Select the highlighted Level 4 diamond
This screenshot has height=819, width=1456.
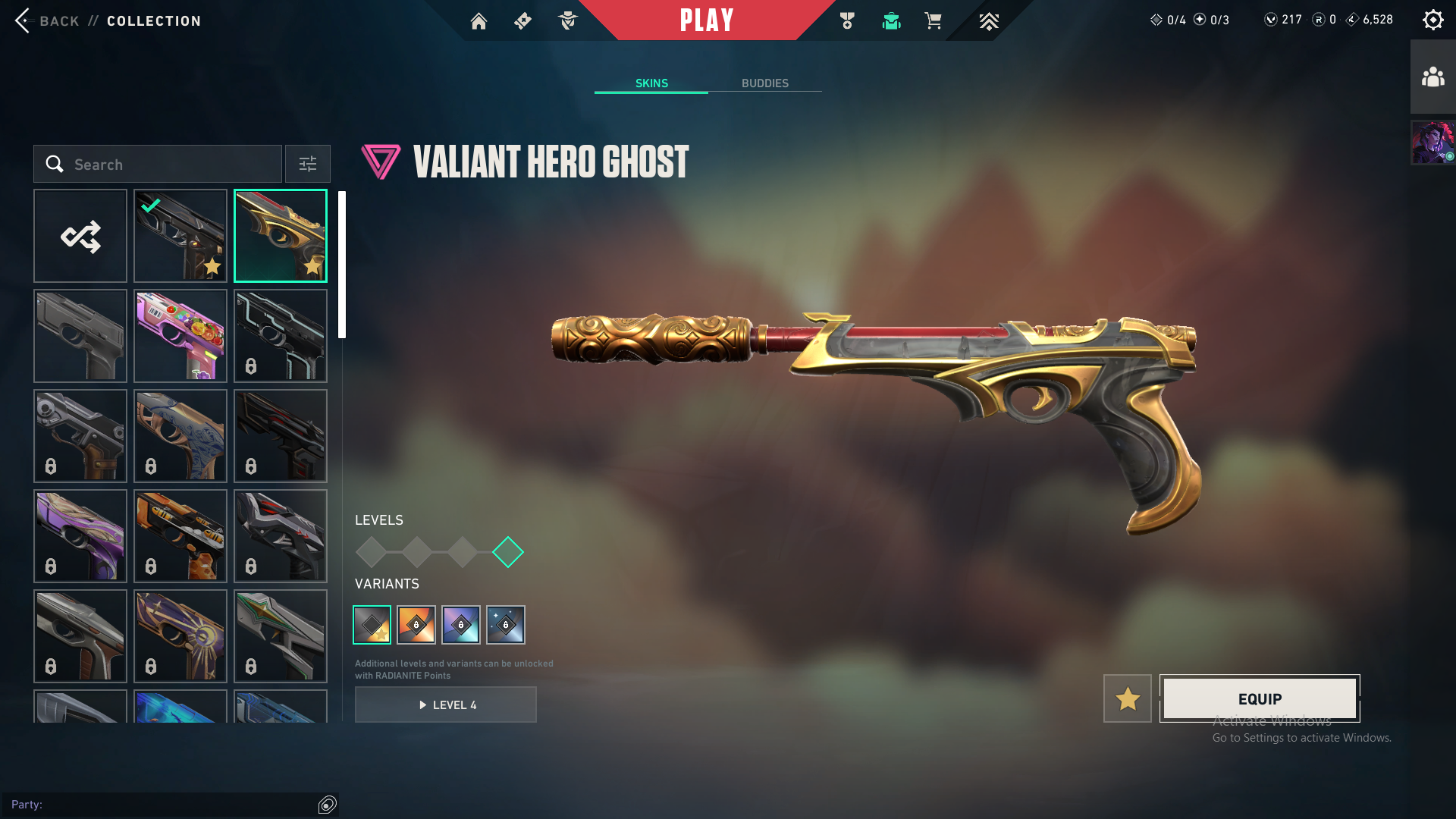pos(508,552)
